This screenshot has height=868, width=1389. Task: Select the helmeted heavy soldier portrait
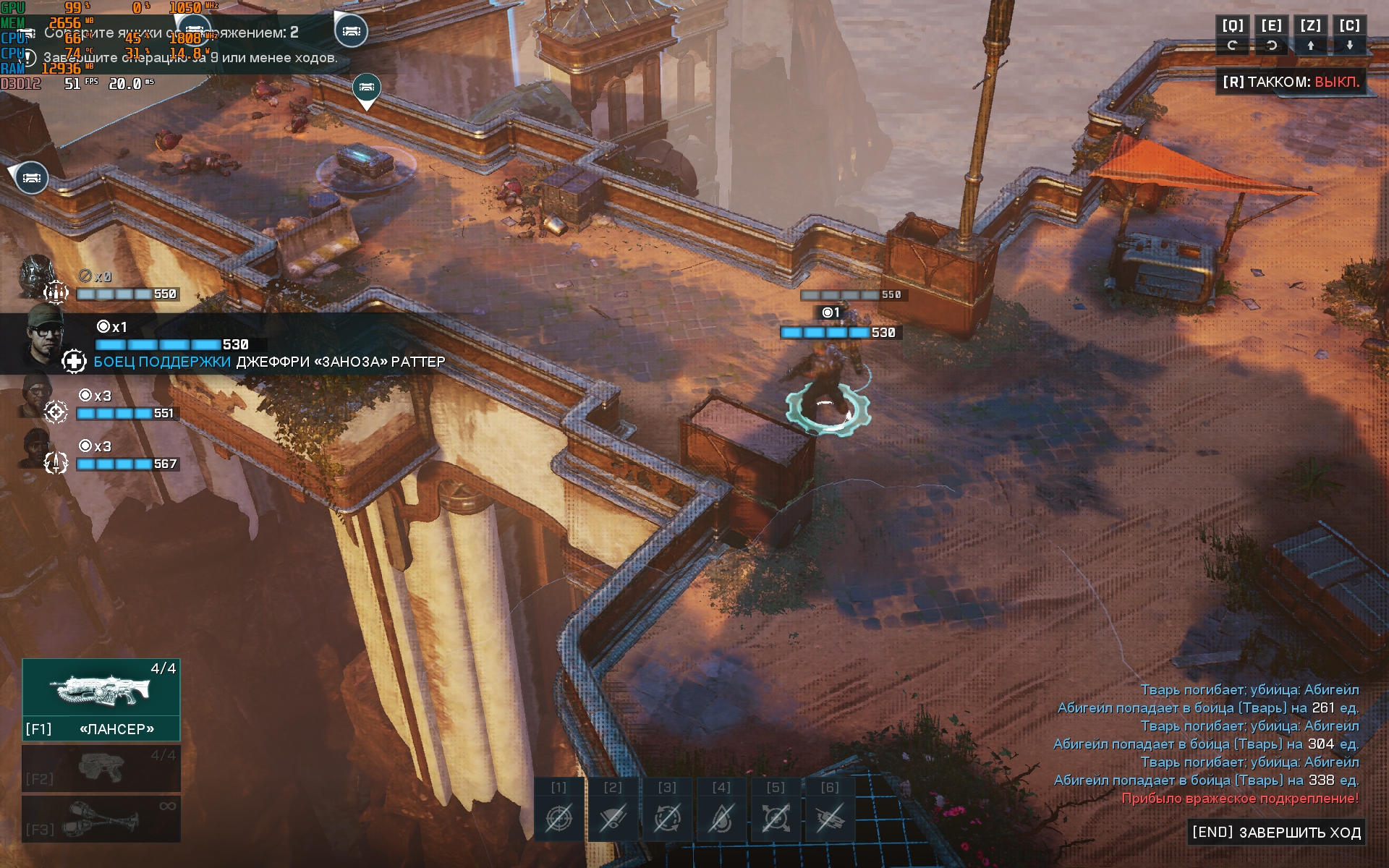[x=36, y=277]
